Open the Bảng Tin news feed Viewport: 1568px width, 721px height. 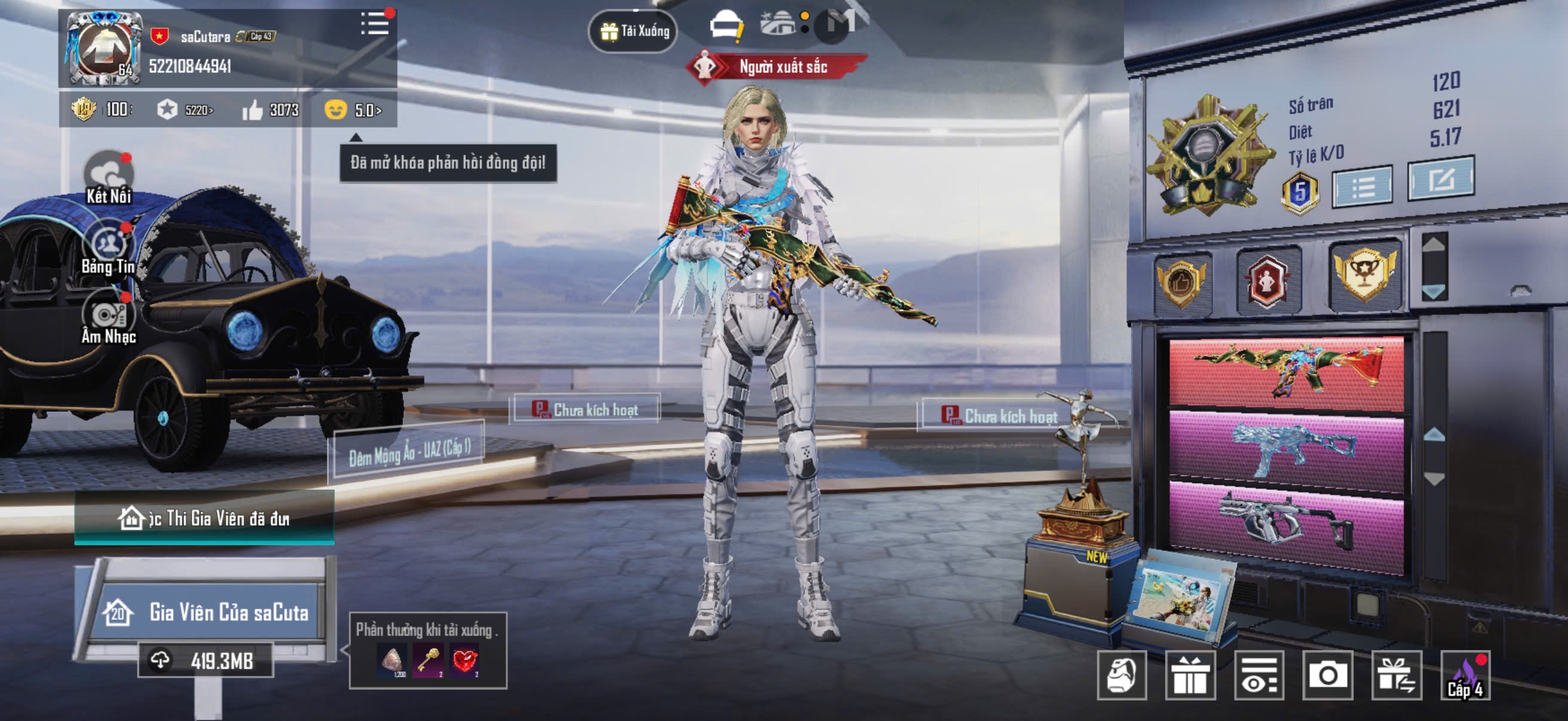(108, 250)
